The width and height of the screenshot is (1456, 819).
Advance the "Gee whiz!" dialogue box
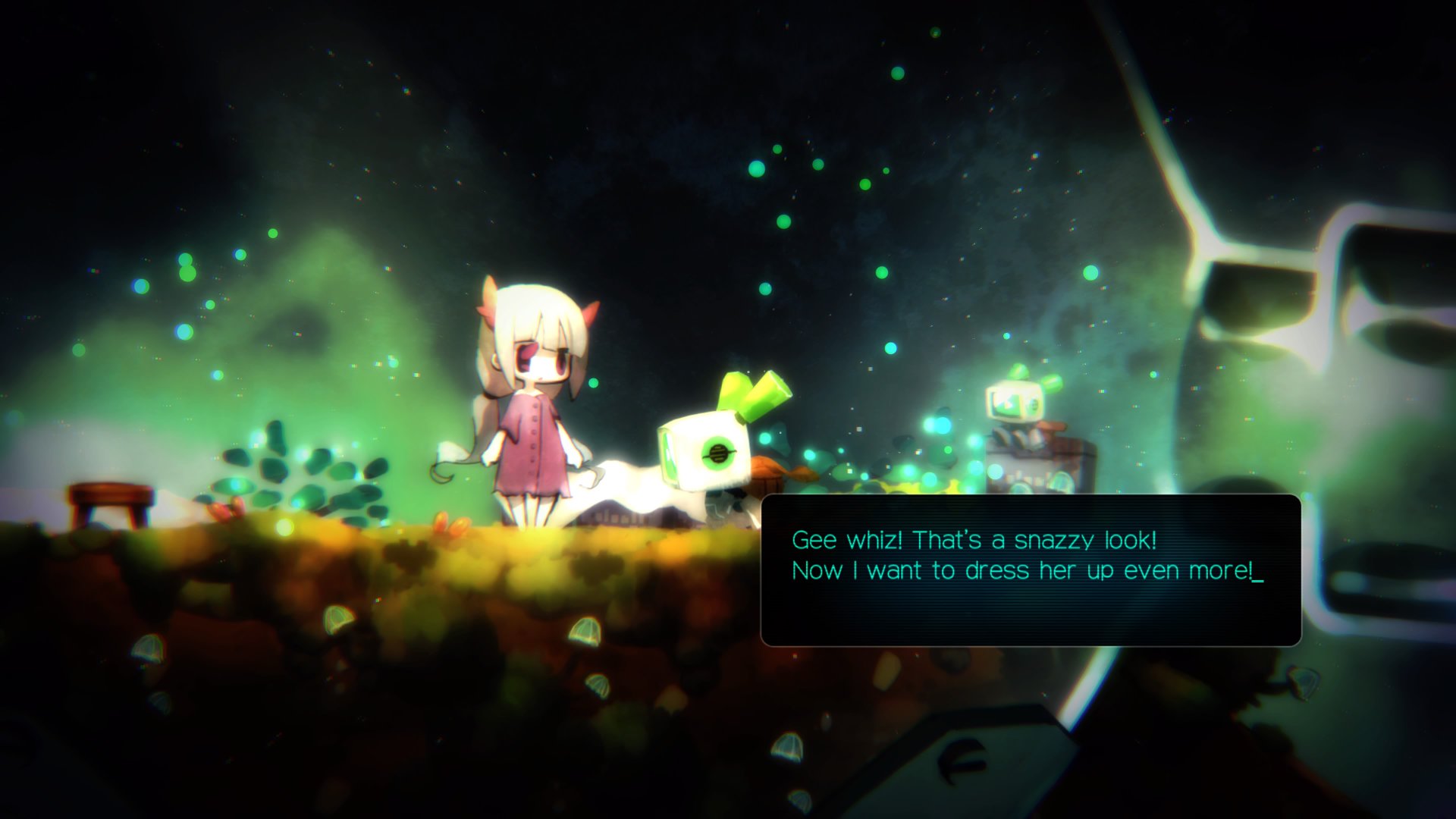1030,570
